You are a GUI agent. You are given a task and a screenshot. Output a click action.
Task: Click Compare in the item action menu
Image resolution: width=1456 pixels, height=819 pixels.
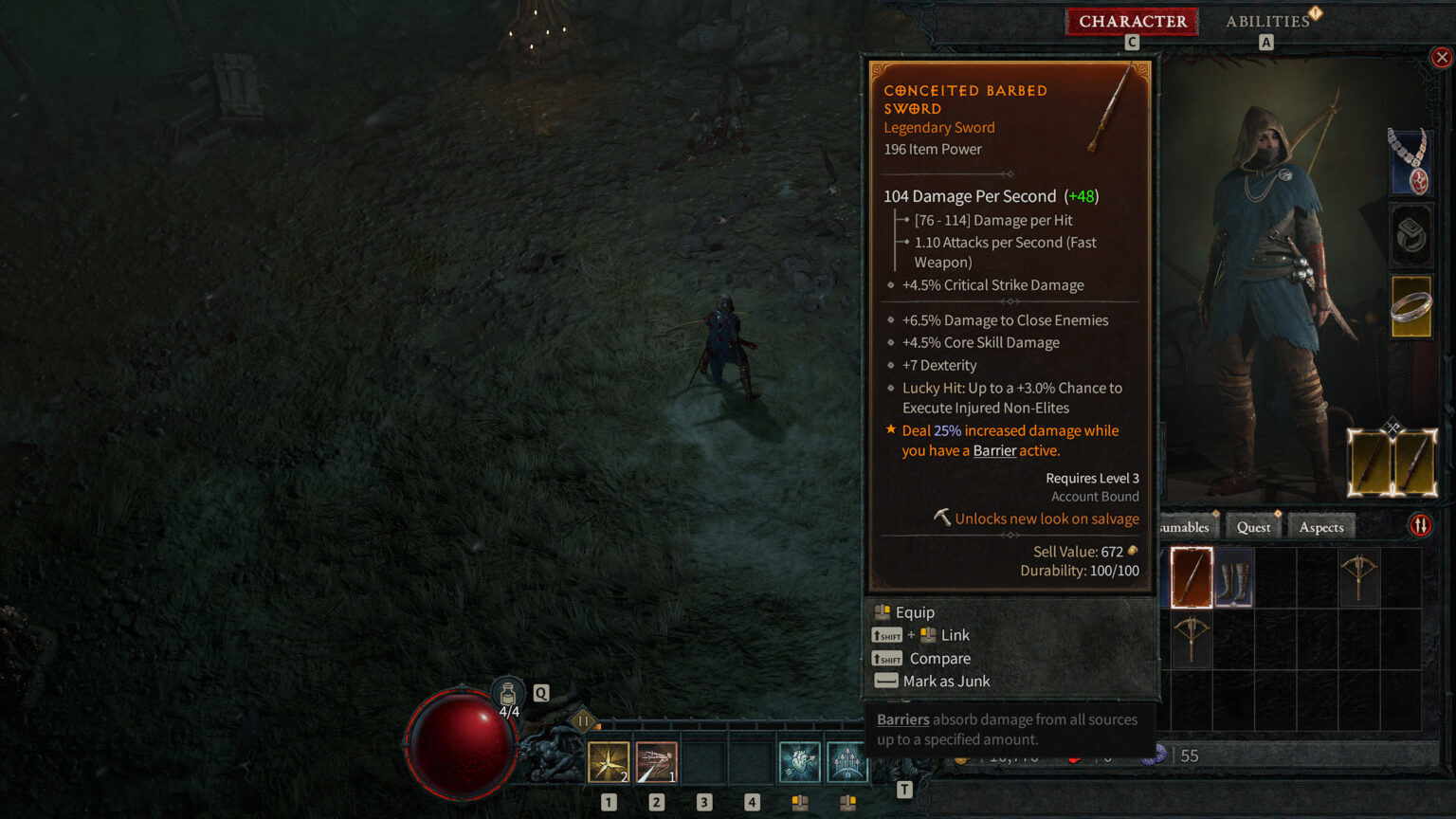[939, 658]
